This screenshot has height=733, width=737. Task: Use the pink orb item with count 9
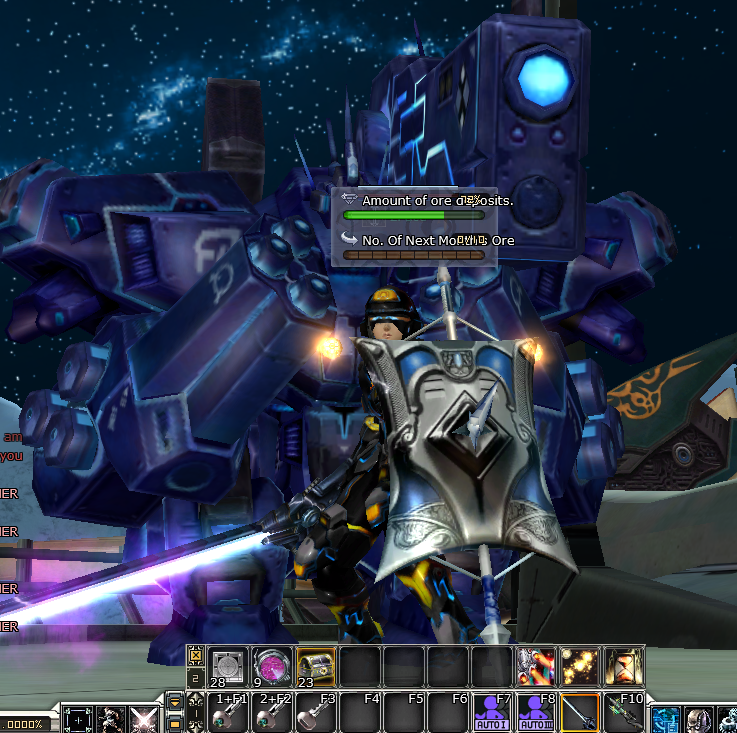[271, 666]
